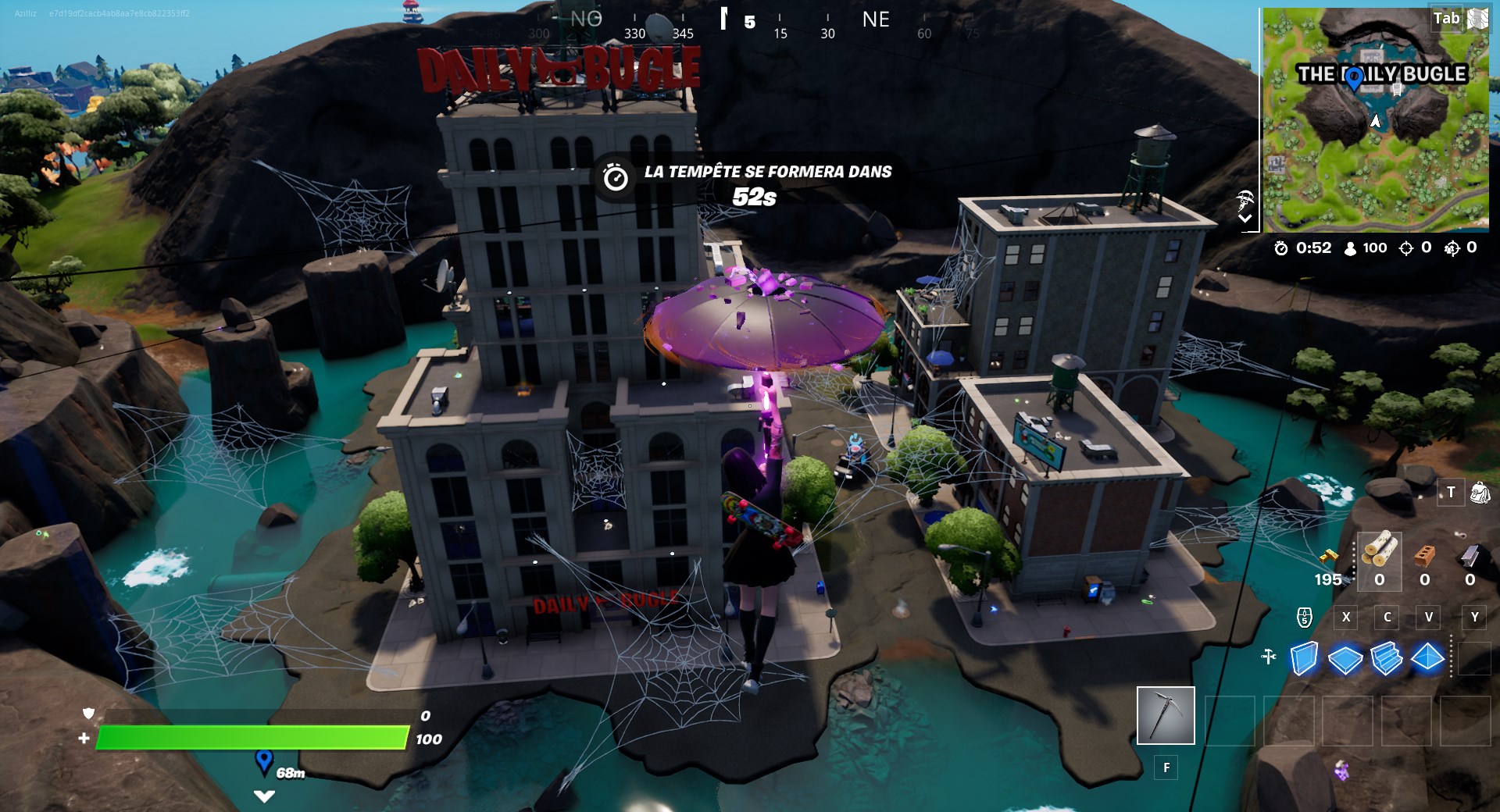
Task: Choose the pyramid roof building piece
Action: tap(1427, 658)
